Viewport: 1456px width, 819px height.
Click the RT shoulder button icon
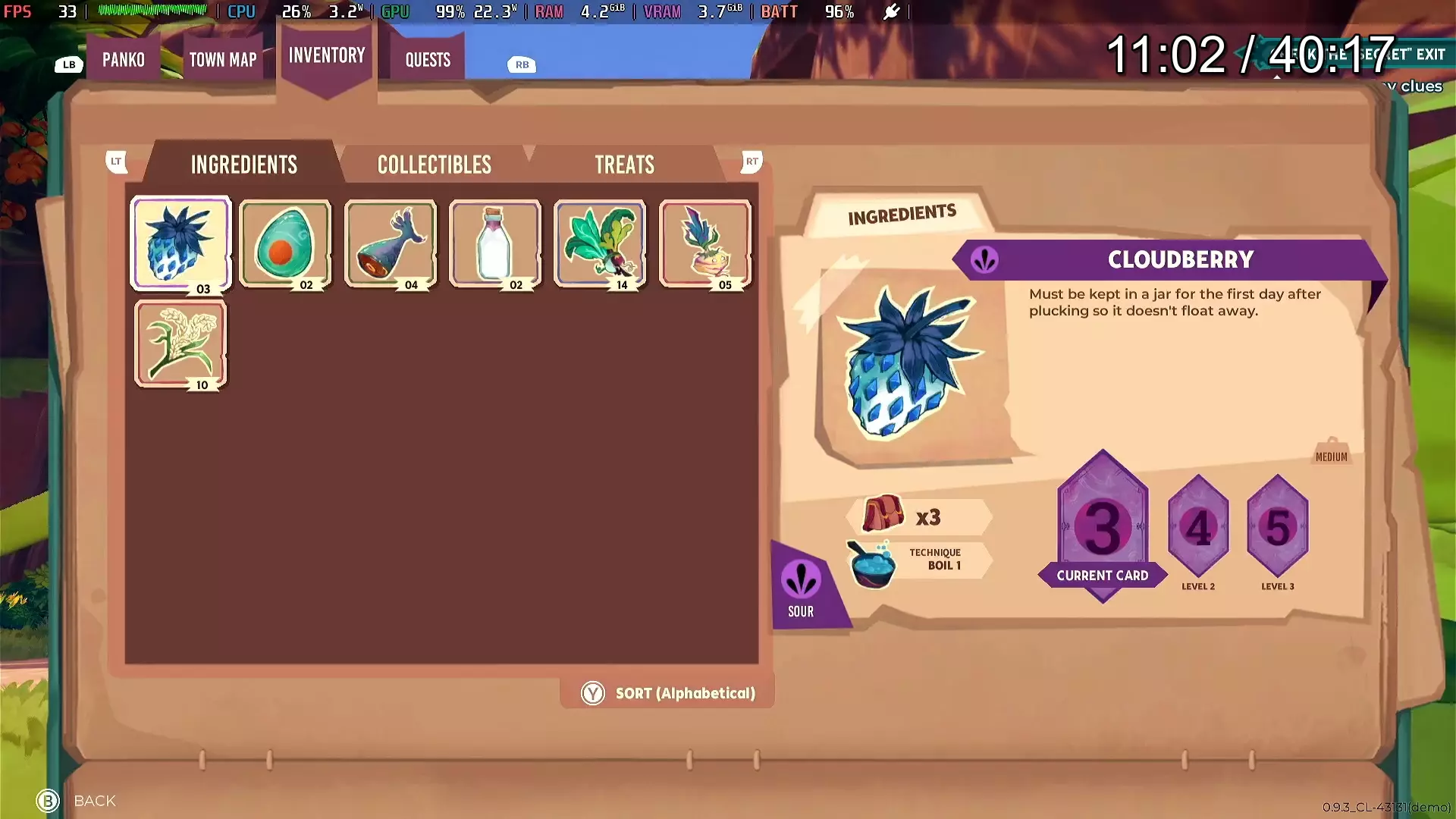[751, 162]
